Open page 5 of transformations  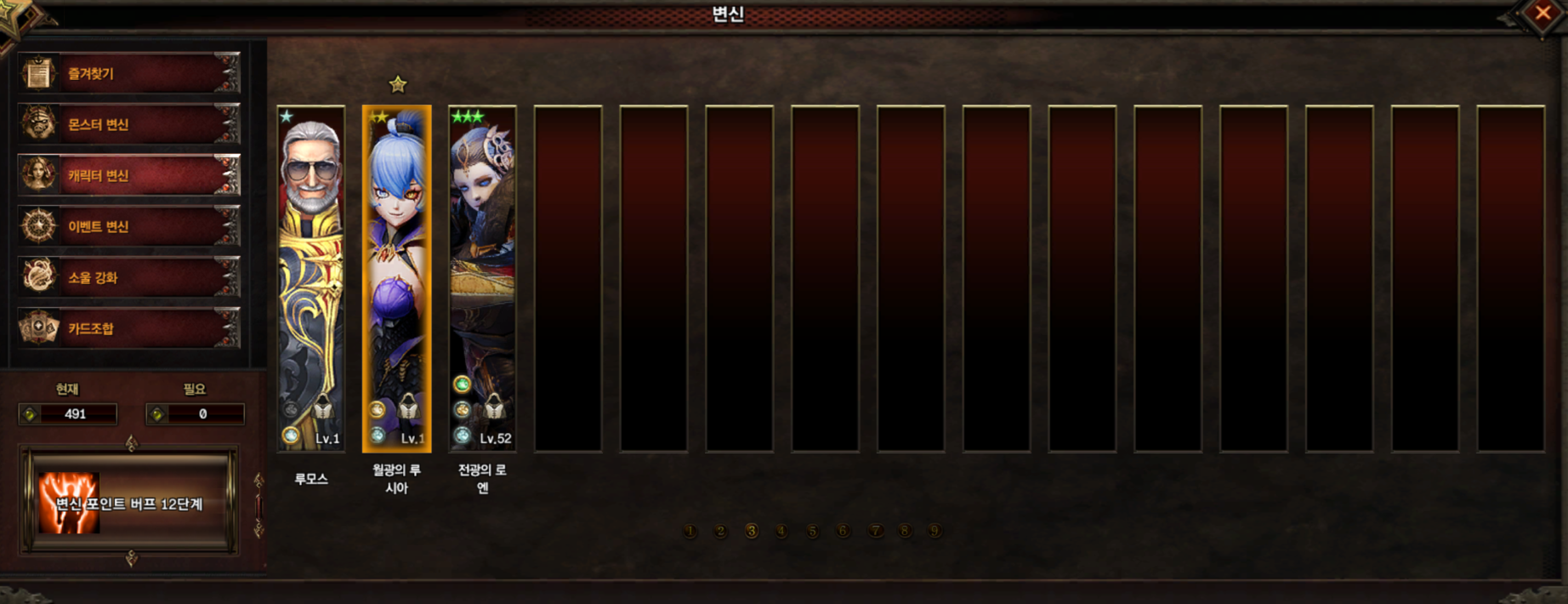(x=812, y=532)
